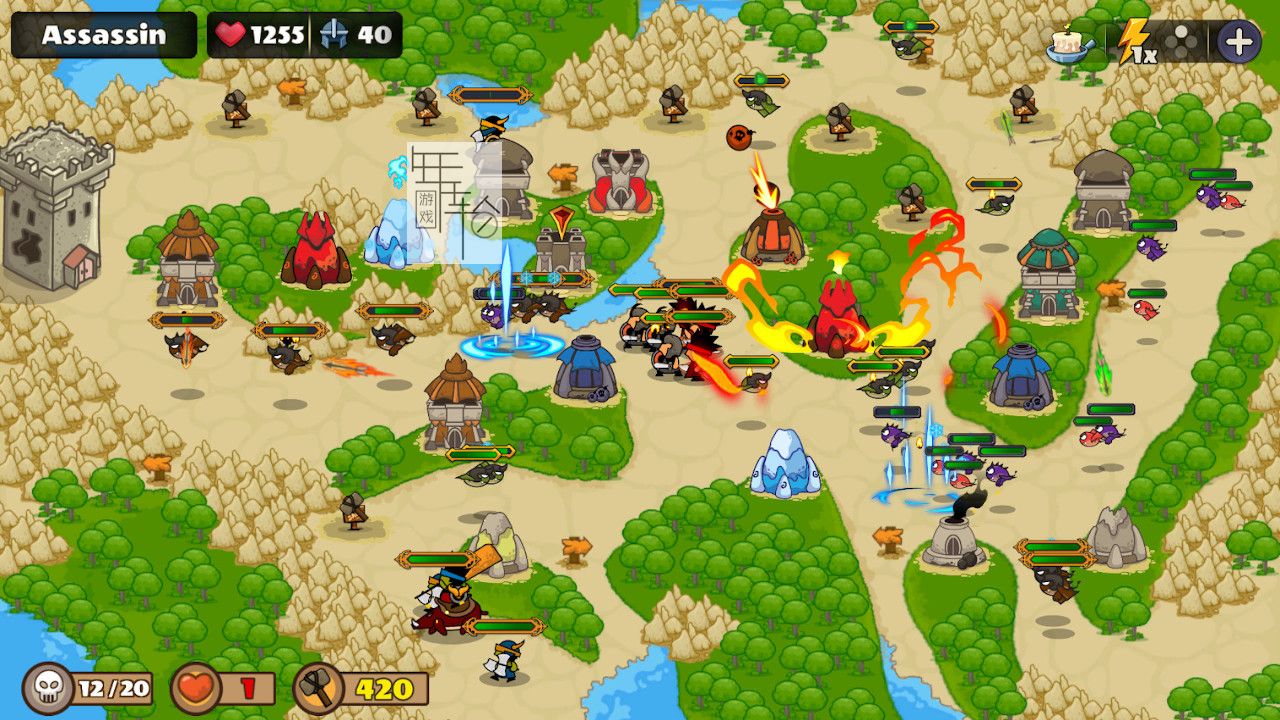The height and width of the screenshot is (720, 1280).
Task: Toggle the lightning bolt 1x game speed
Action: 1136,43
